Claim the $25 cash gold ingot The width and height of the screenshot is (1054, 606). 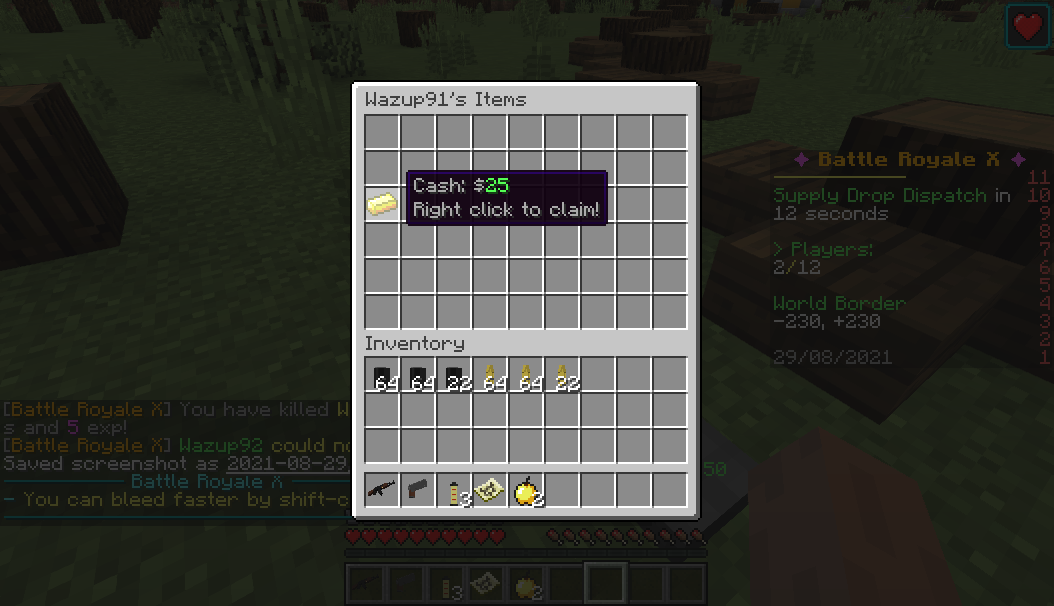click(x=382, y=204)
